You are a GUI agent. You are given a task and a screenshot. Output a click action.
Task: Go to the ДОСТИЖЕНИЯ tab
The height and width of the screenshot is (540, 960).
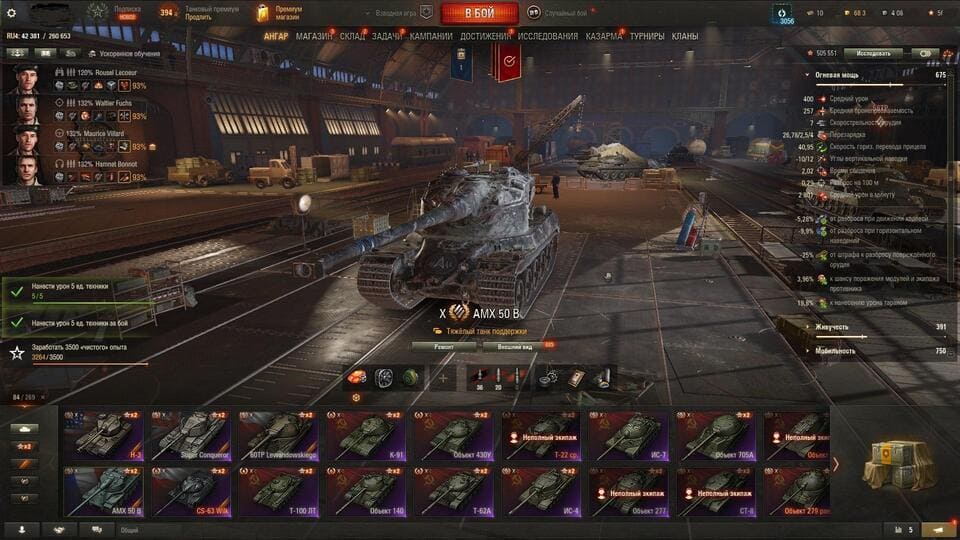tap(486, 36)
